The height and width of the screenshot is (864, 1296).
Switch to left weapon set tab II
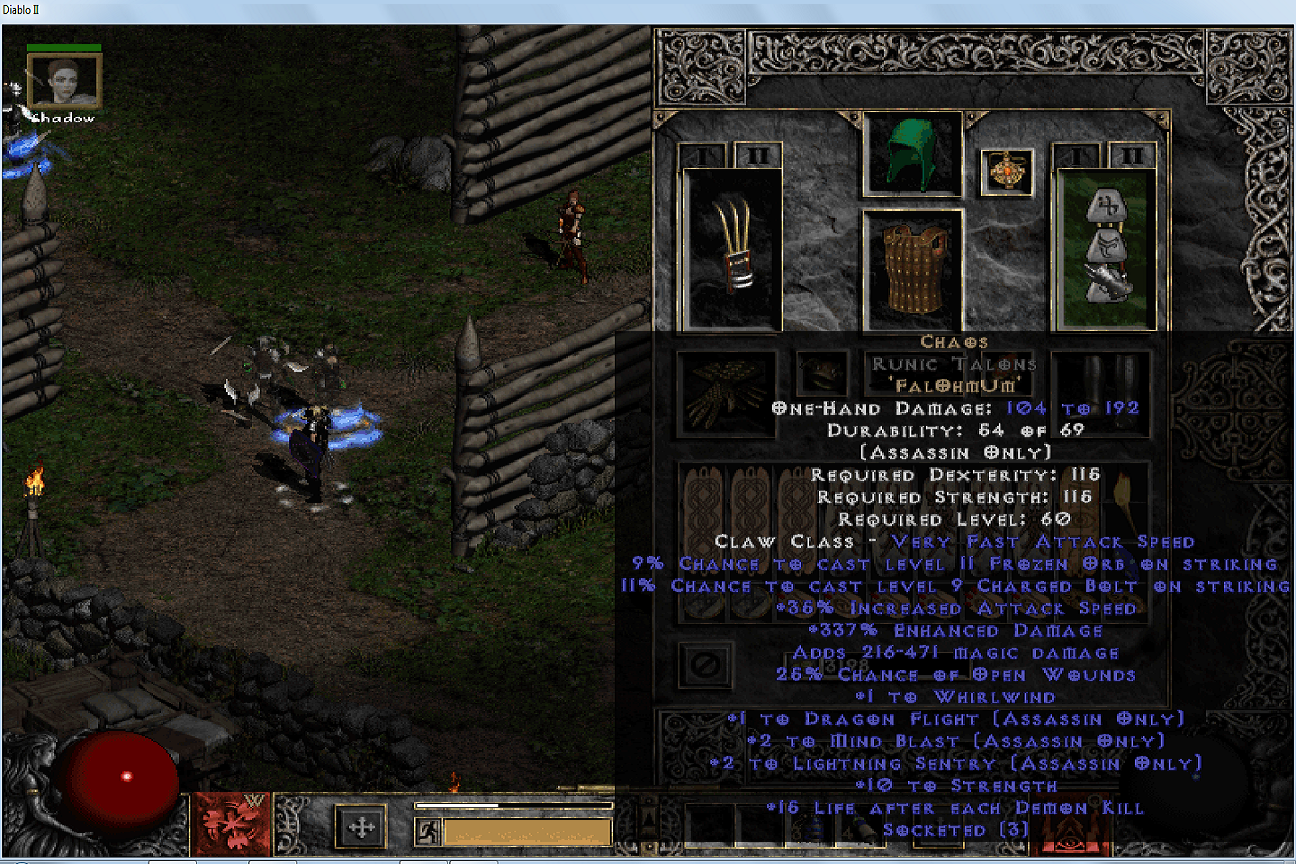point(758,155)
